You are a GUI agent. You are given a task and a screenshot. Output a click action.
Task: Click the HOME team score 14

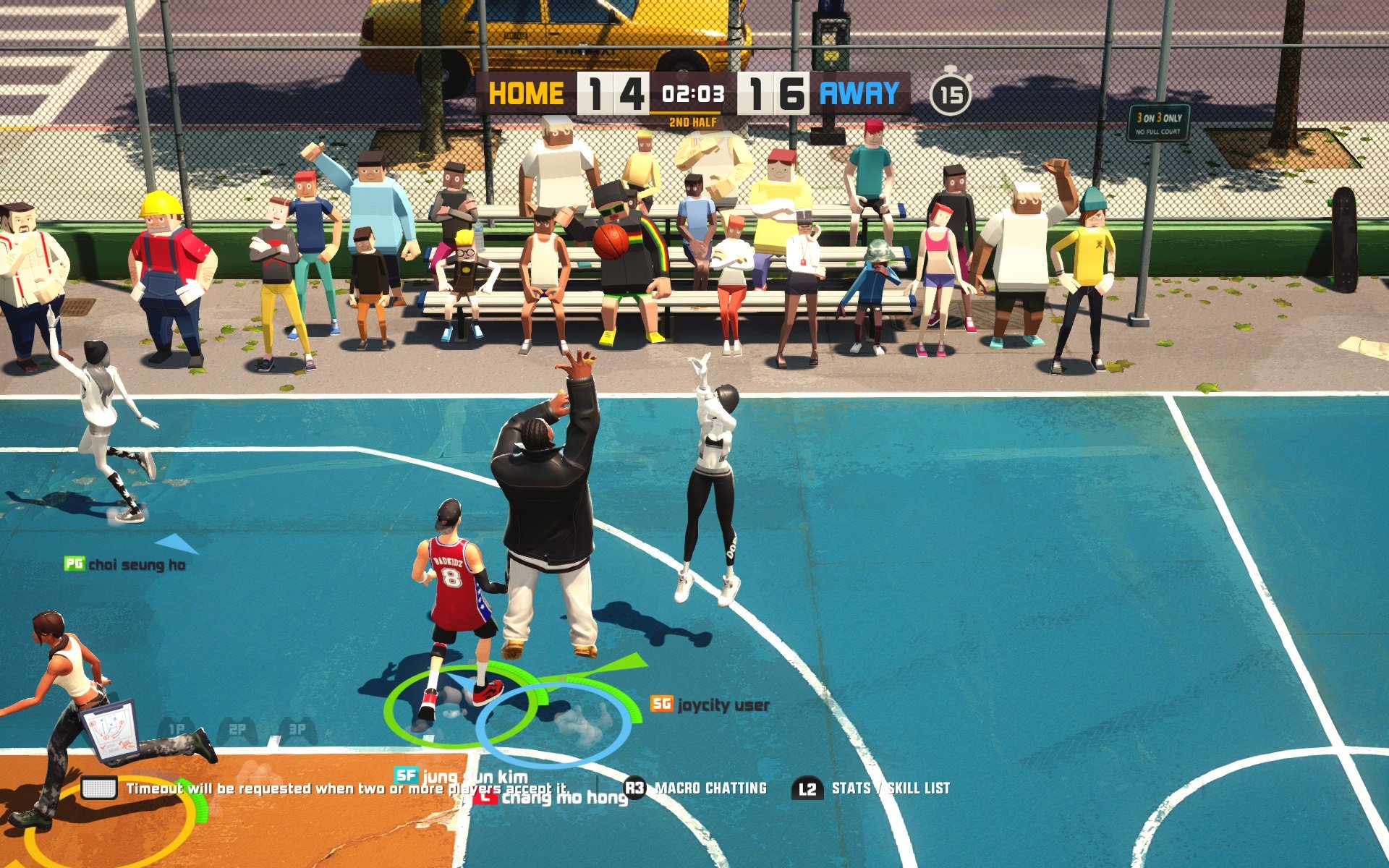click(x=614, y=94)
